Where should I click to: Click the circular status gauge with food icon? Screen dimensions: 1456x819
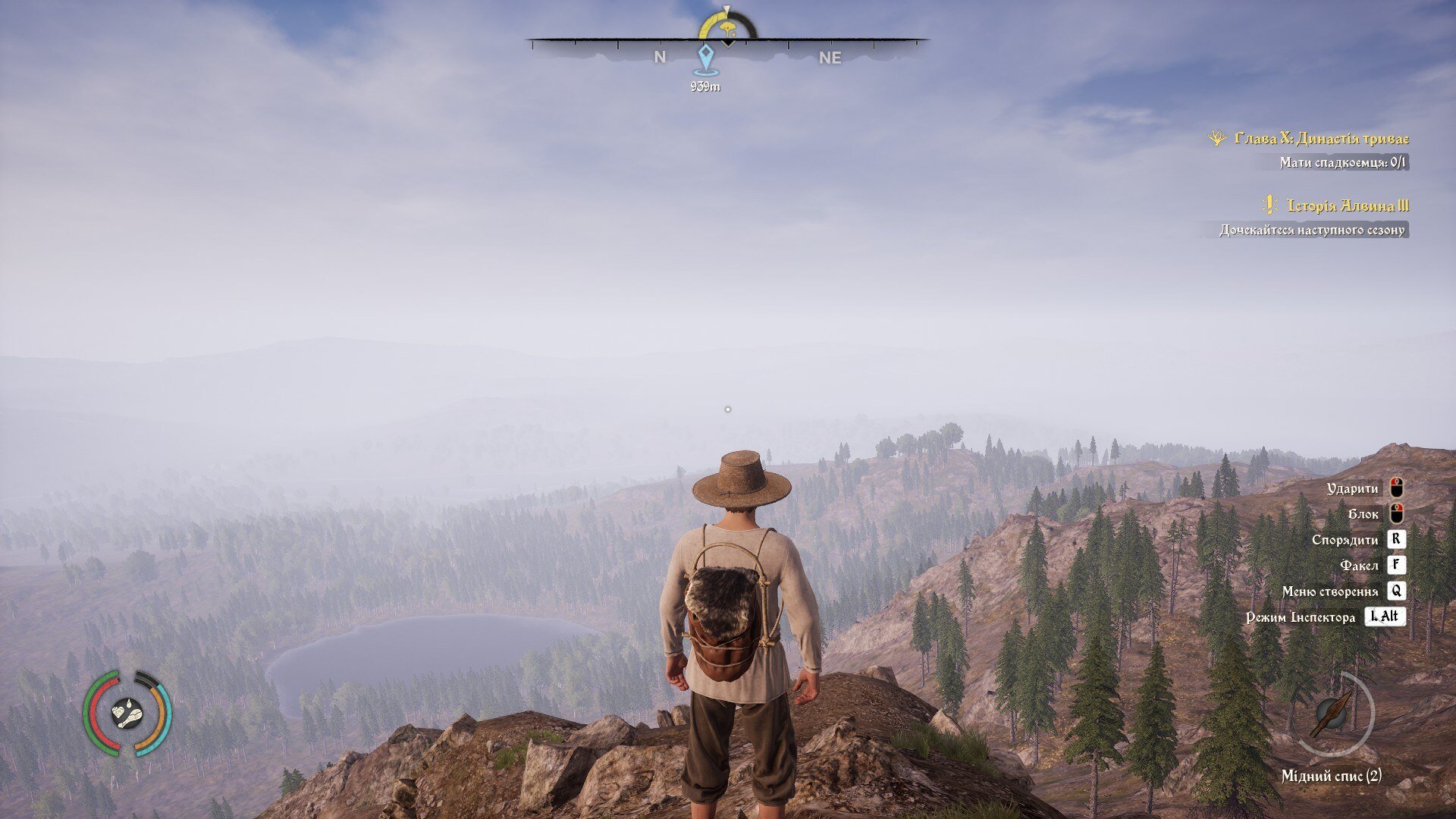tap(127, 714)
